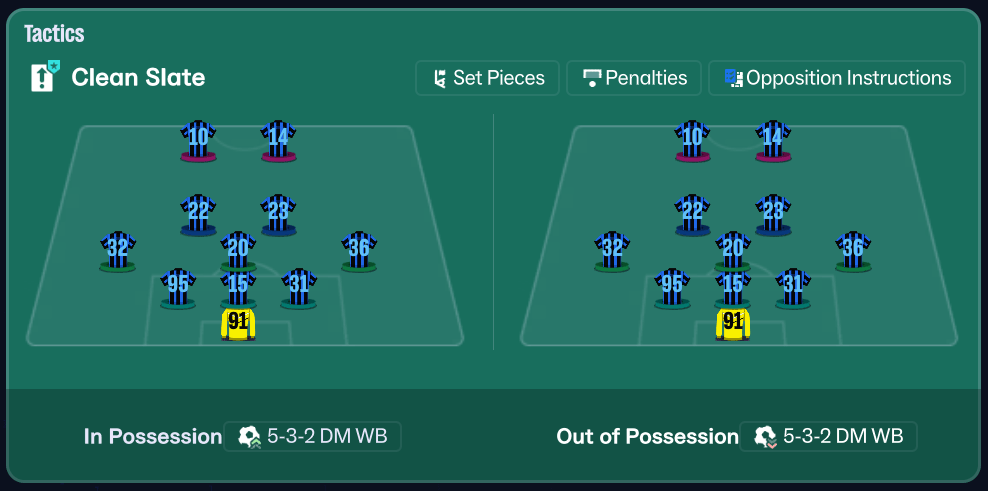The width and height of the screenshot is (988, 491).
Task: Choose wing-back 36 on the Out of Possession pitch
Action: (853, 249)
